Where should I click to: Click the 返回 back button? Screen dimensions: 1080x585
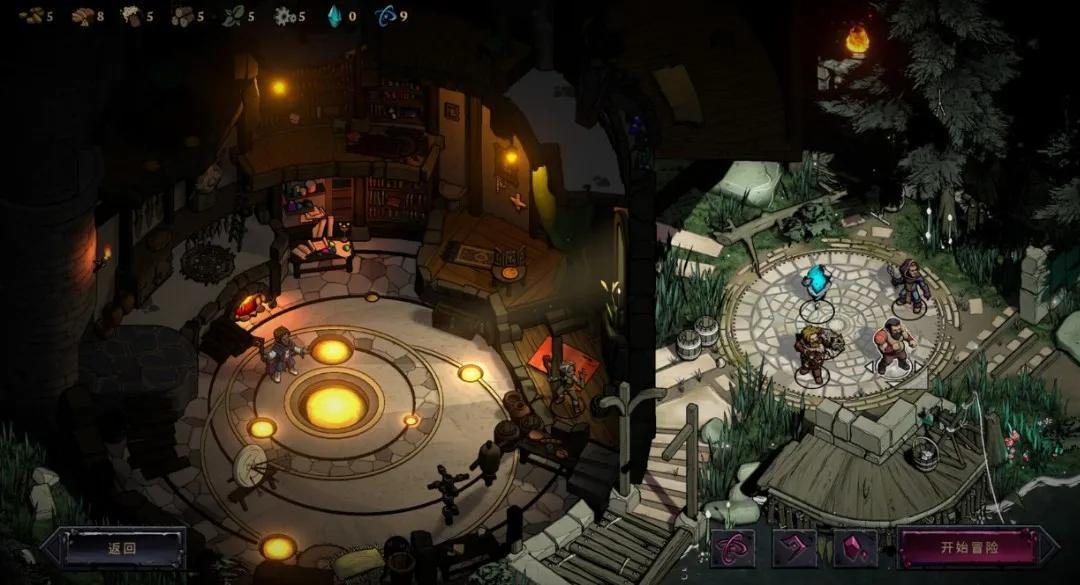click(121, 548)
